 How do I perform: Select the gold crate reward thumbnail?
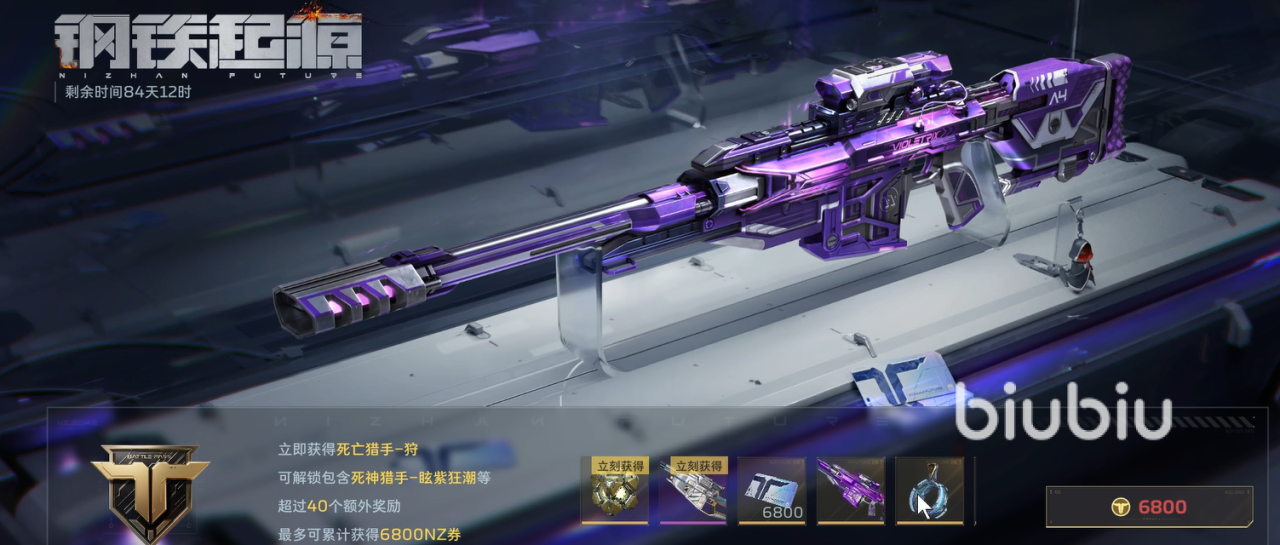point(615,491)
